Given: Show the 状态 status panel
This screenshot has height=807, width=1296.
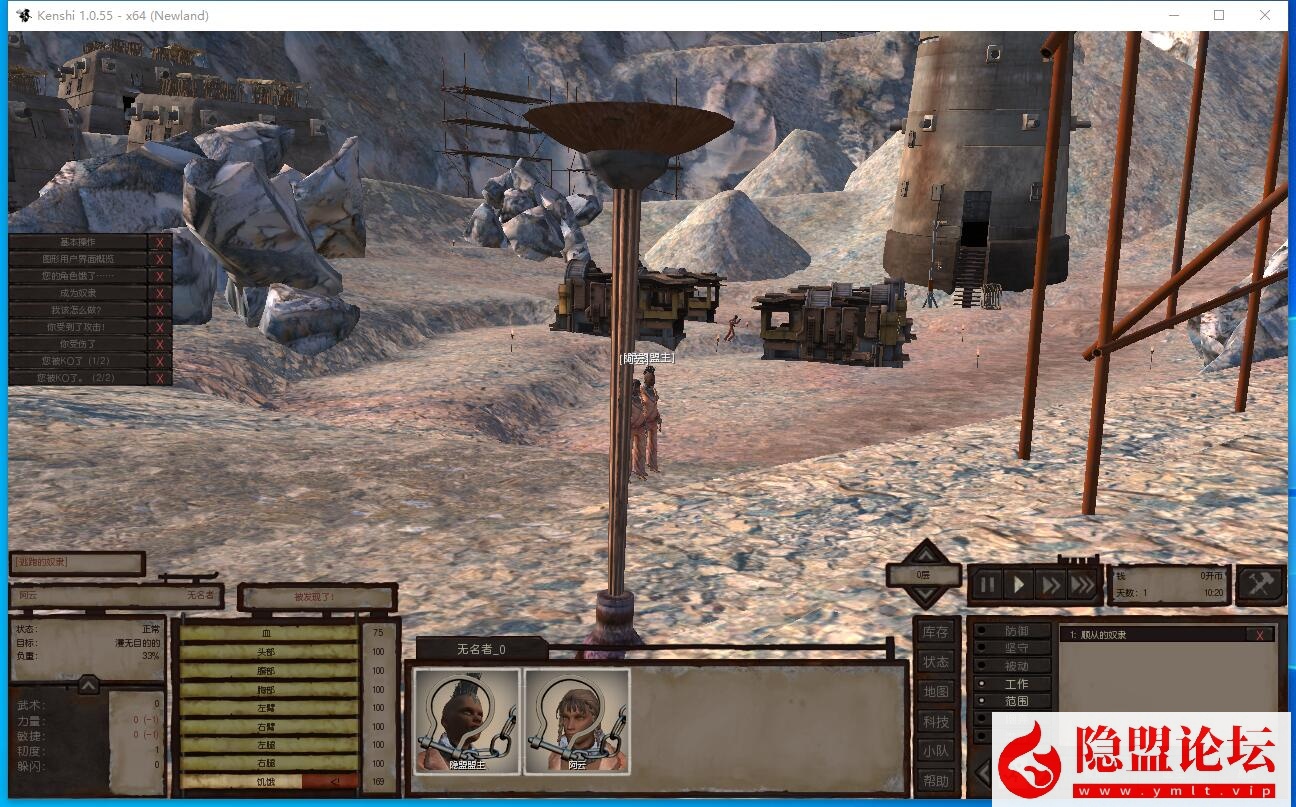Looking at the screenshot, I should tap(936, 662).
